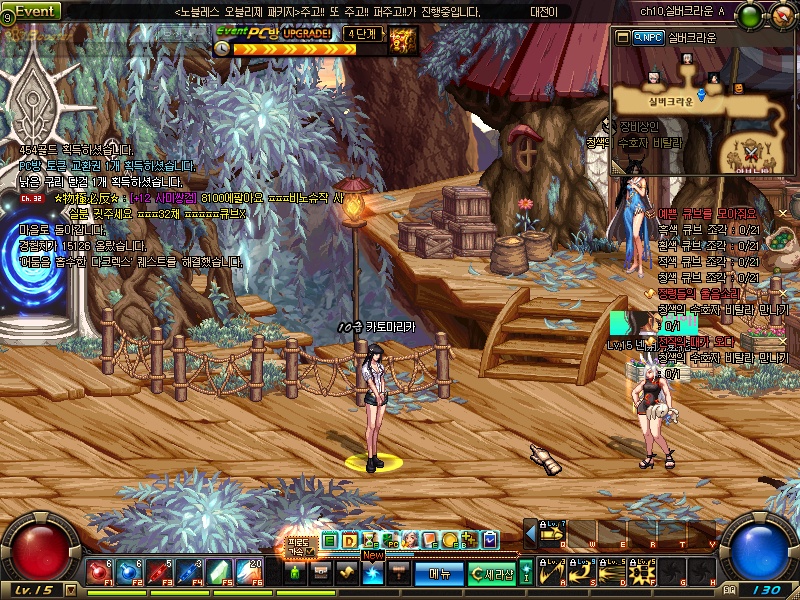
Task: Click the PC방 event reward icon
Action: pos(402,40)
